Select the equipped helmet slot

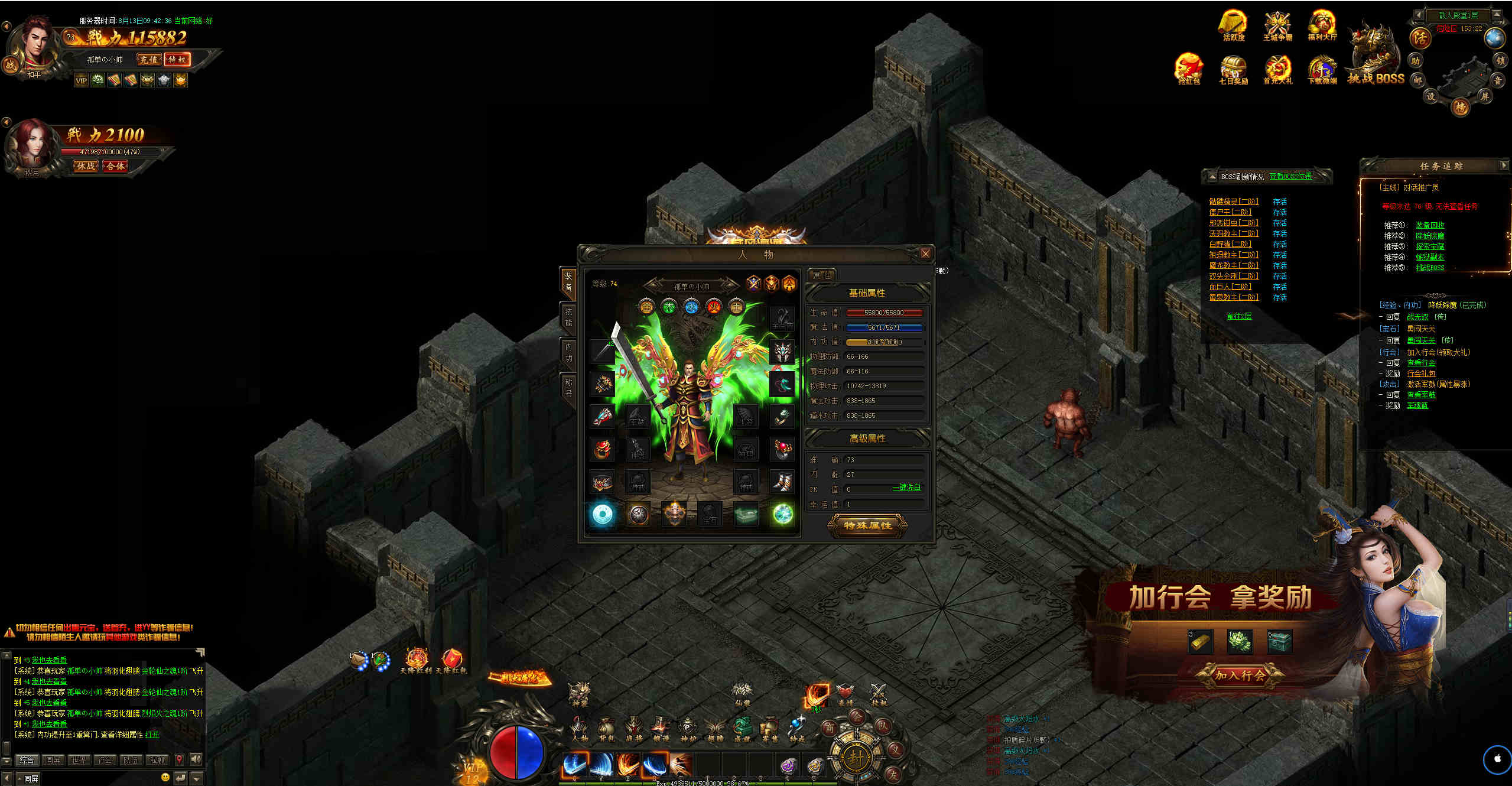[x=783, y=352]
